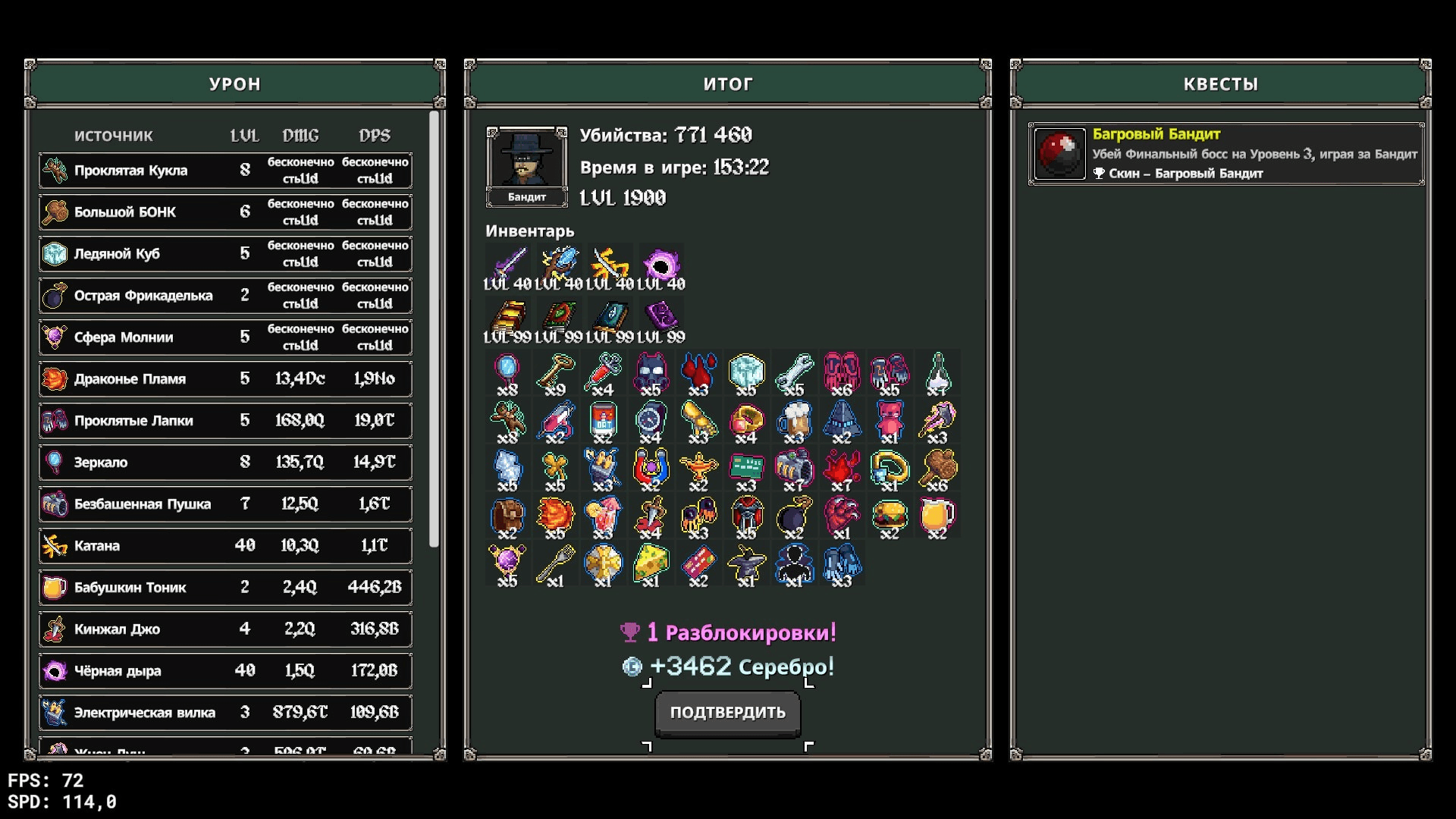The image size is (1456, 819).
Task: Select the Кинжал Джо icon in damage list
Action: (55, 629)
